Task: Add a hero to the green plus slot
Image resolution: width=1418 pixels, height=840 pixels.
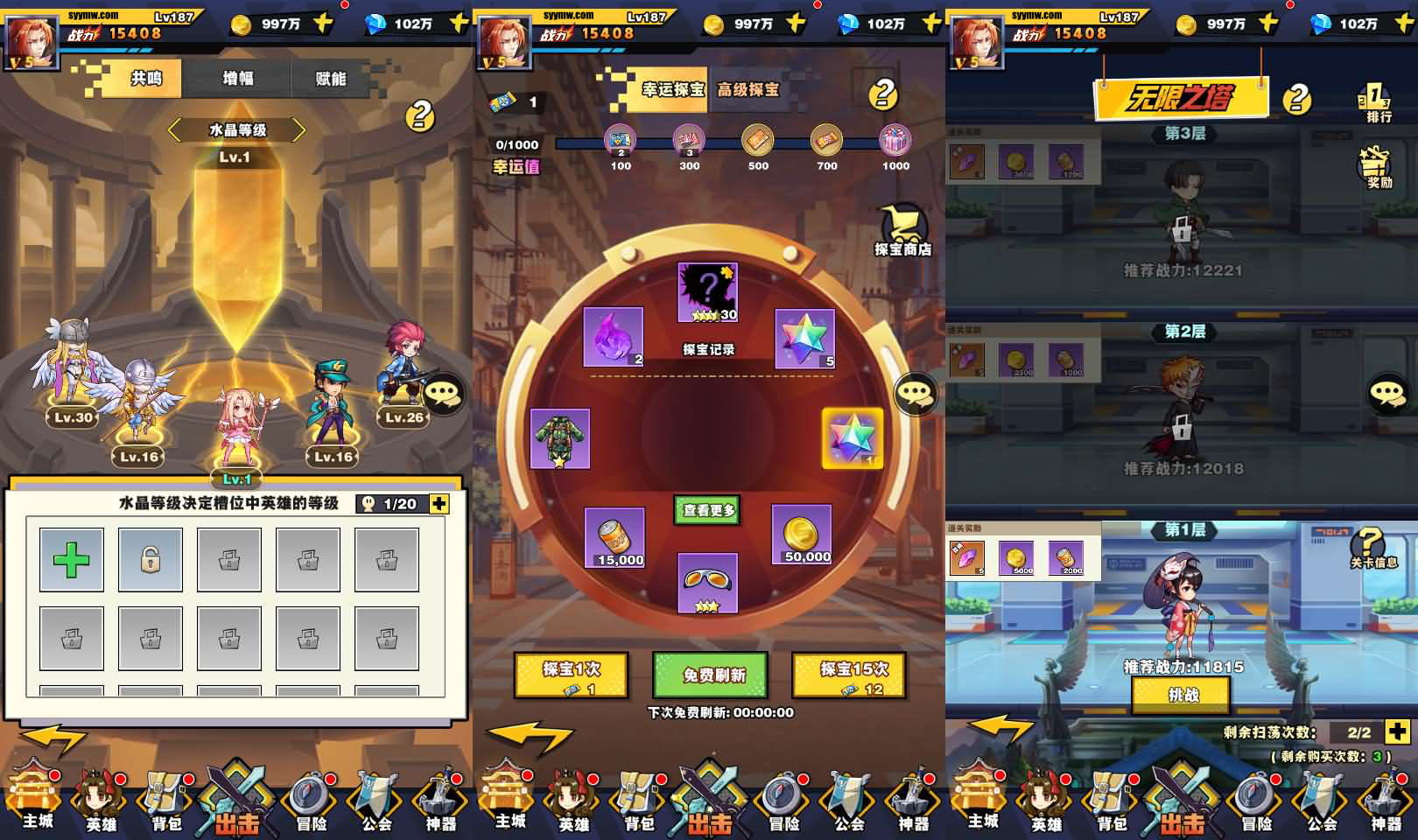Action: (x=72, y=559)
